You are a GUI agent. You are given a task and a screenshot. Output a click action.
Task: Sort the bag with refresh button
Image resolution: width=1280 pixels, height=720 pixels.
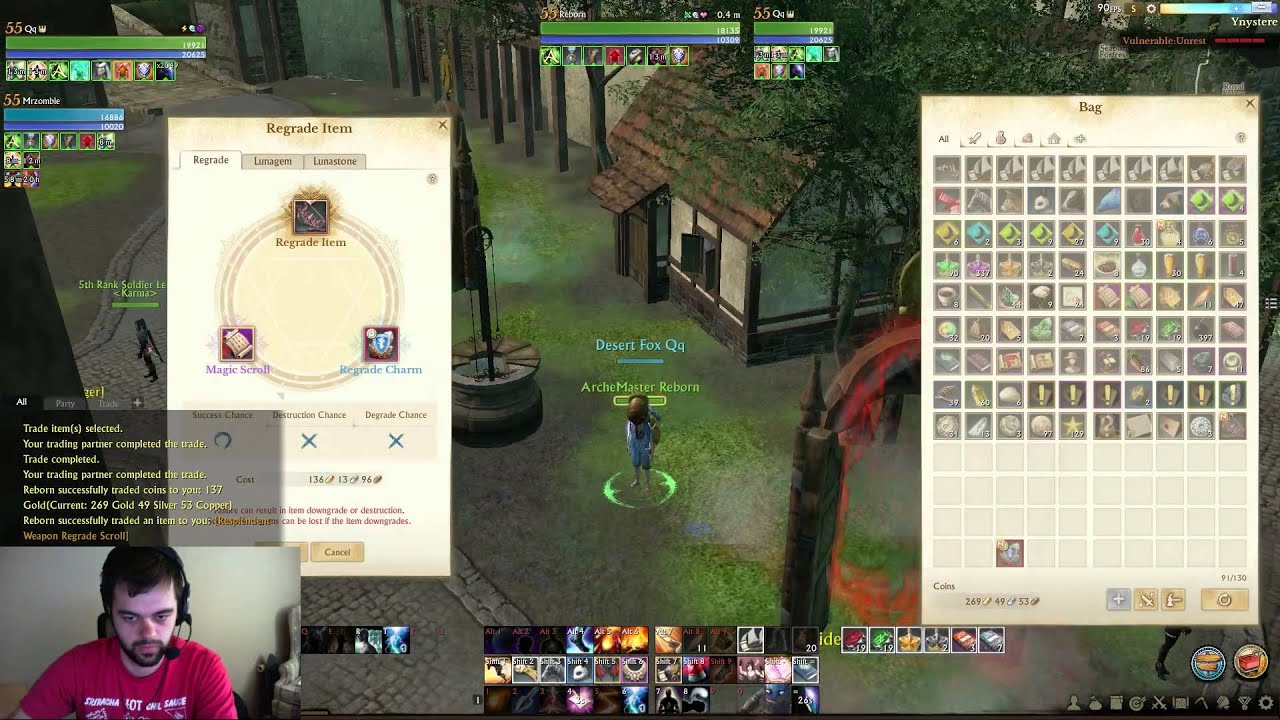point(1224,600)
